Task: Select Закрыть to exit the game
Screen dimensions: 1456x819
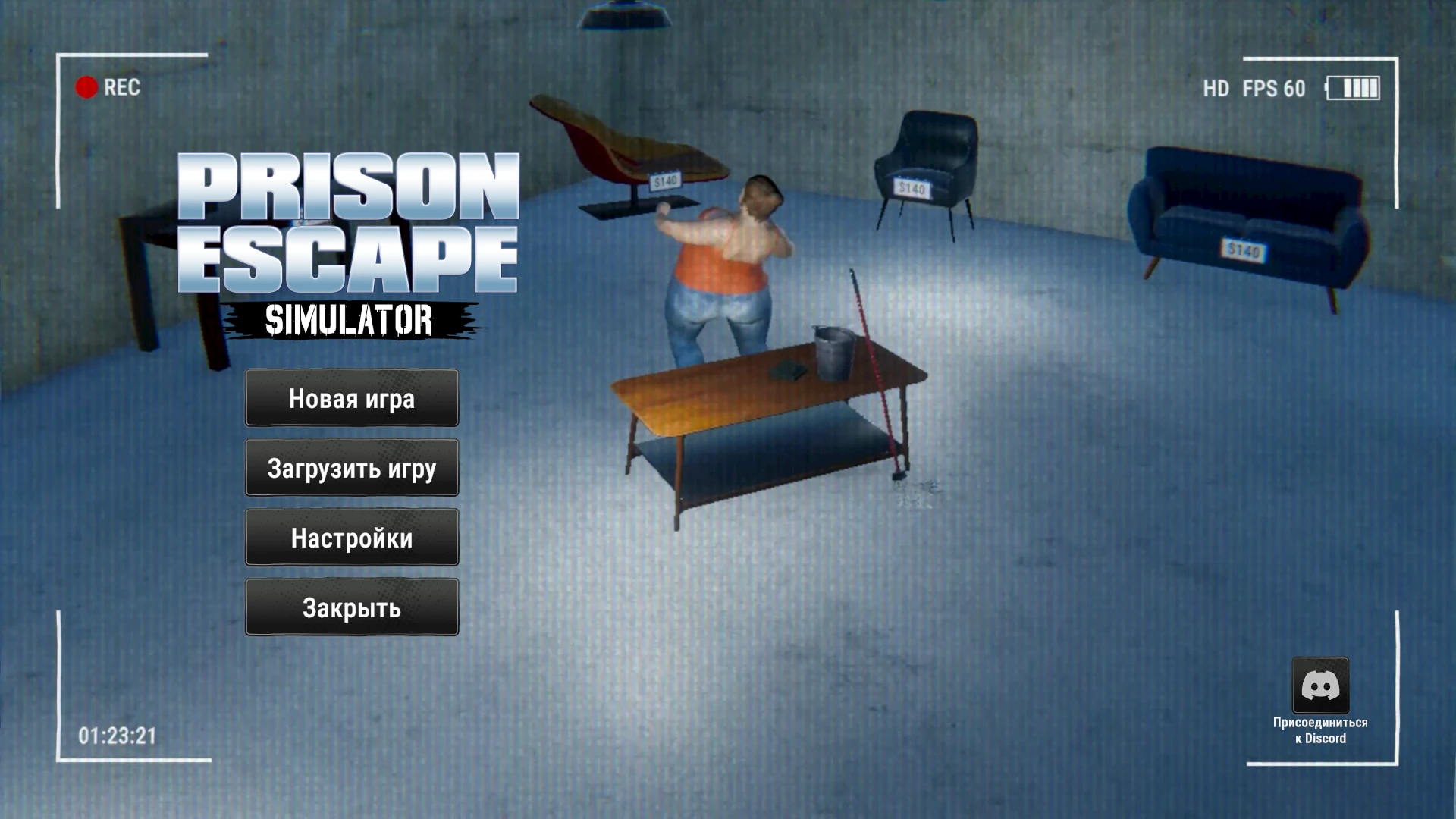Action: tap(351, 607)
